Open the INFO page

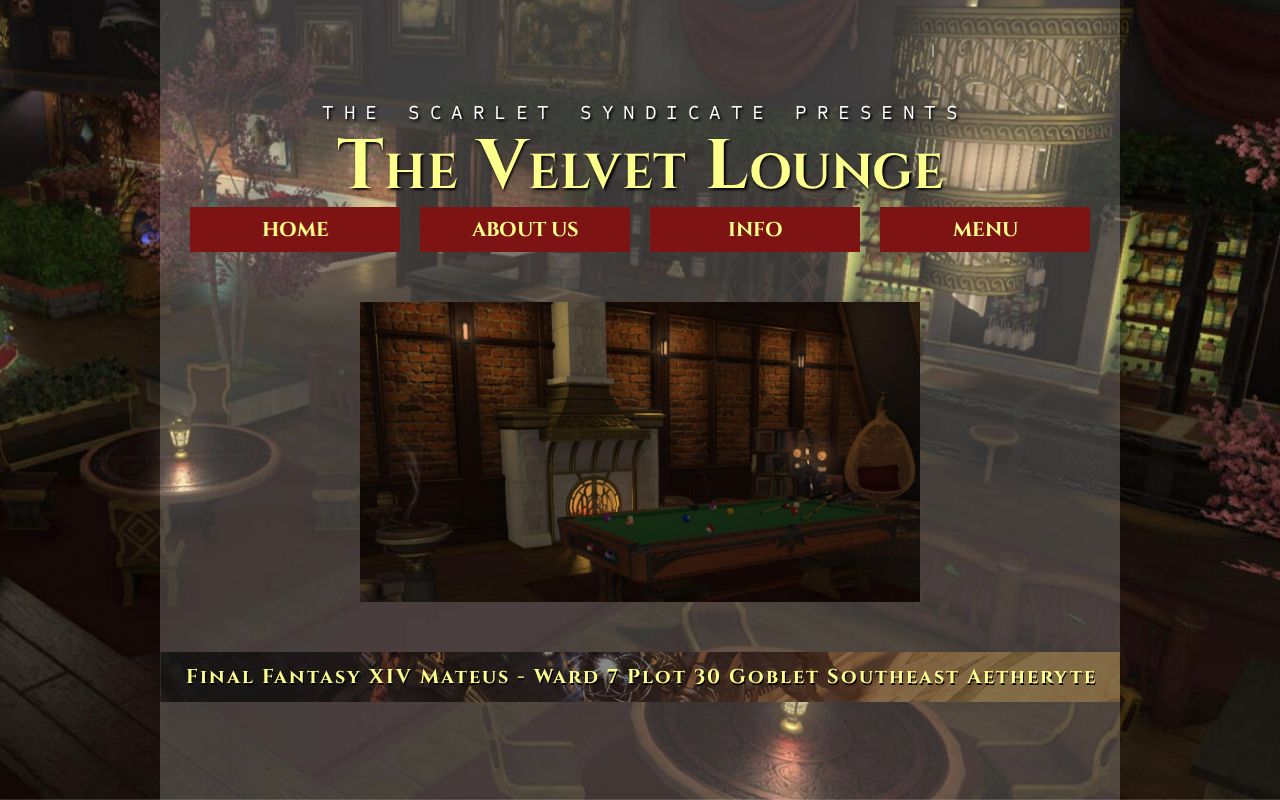[x=755, y=229]
